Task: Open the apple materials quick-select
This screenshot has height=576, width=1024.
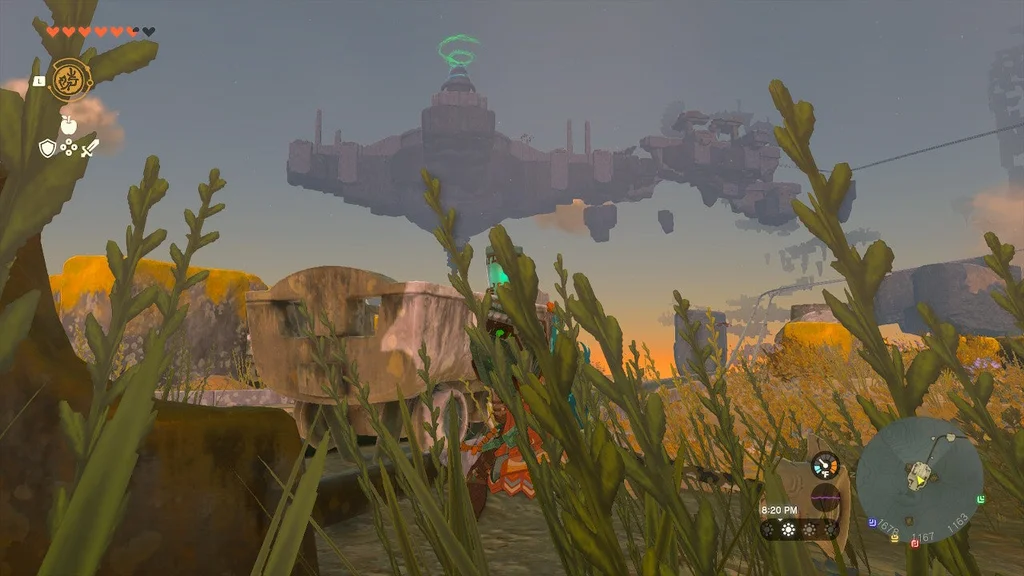Action: [68, 125]
